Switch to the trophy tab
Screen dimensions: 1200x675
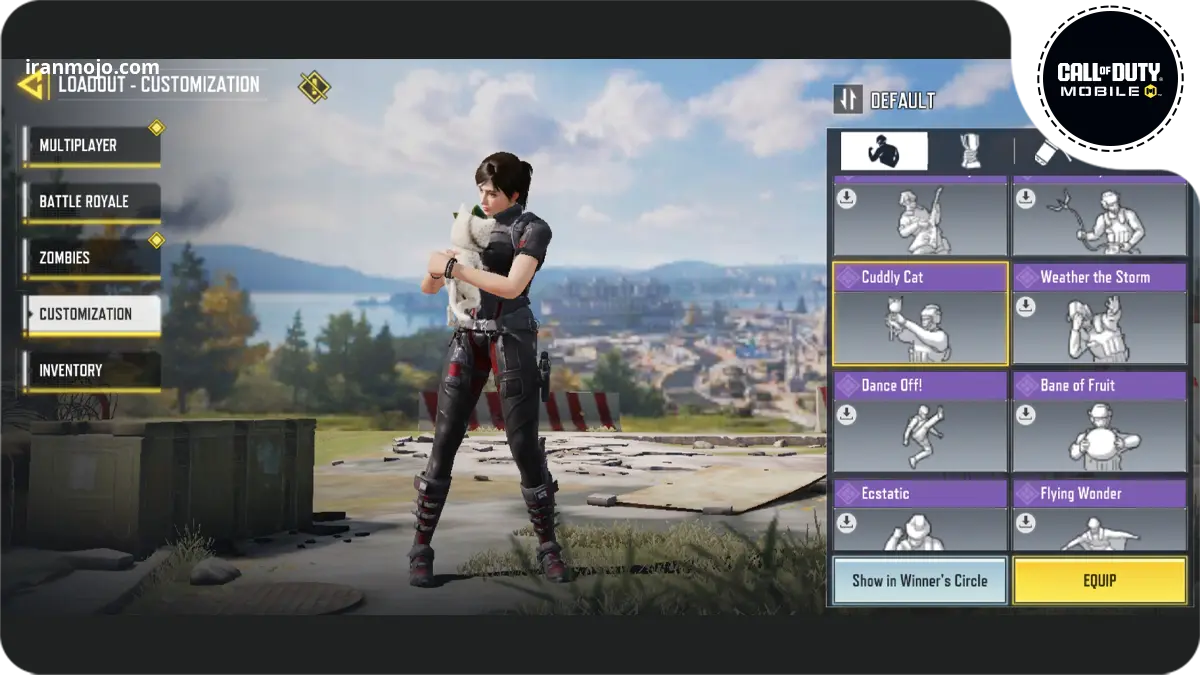coord(969,151)
